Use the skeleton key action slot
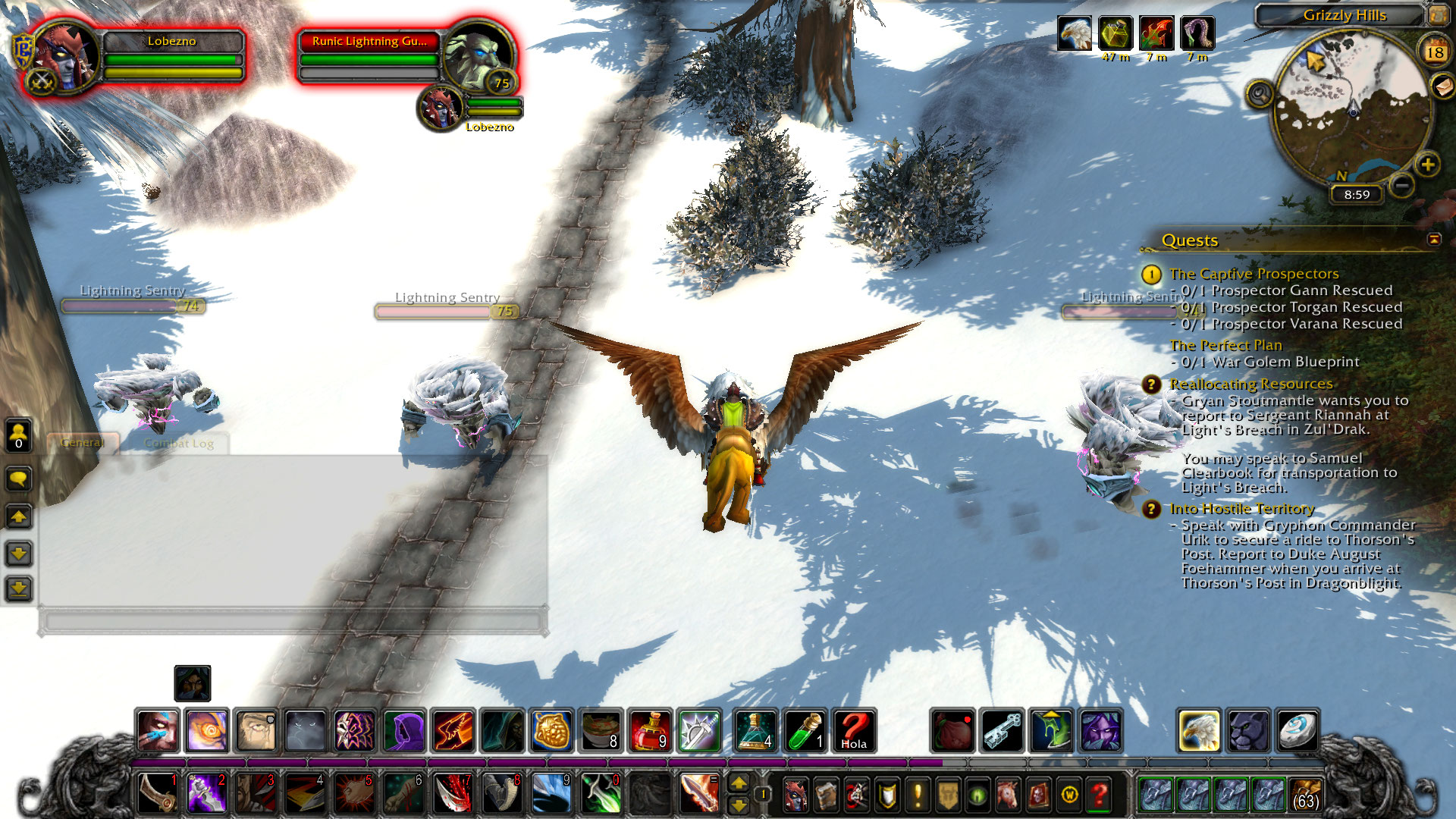 (1002, 730)
